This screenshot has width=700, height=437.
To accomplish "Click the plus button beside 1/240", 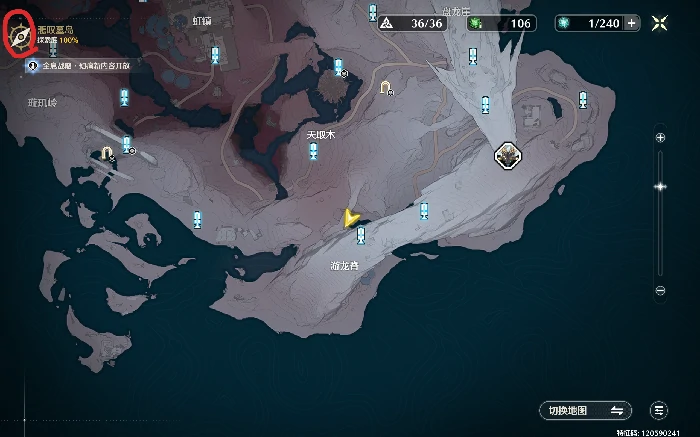I will (631, 23).
